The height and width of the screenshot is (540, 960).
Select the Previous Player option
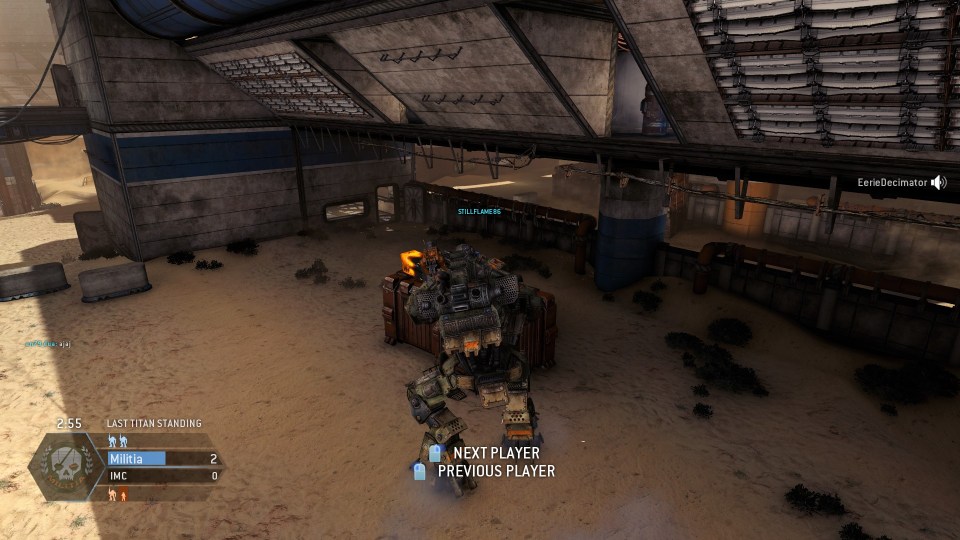pos(495,471)
